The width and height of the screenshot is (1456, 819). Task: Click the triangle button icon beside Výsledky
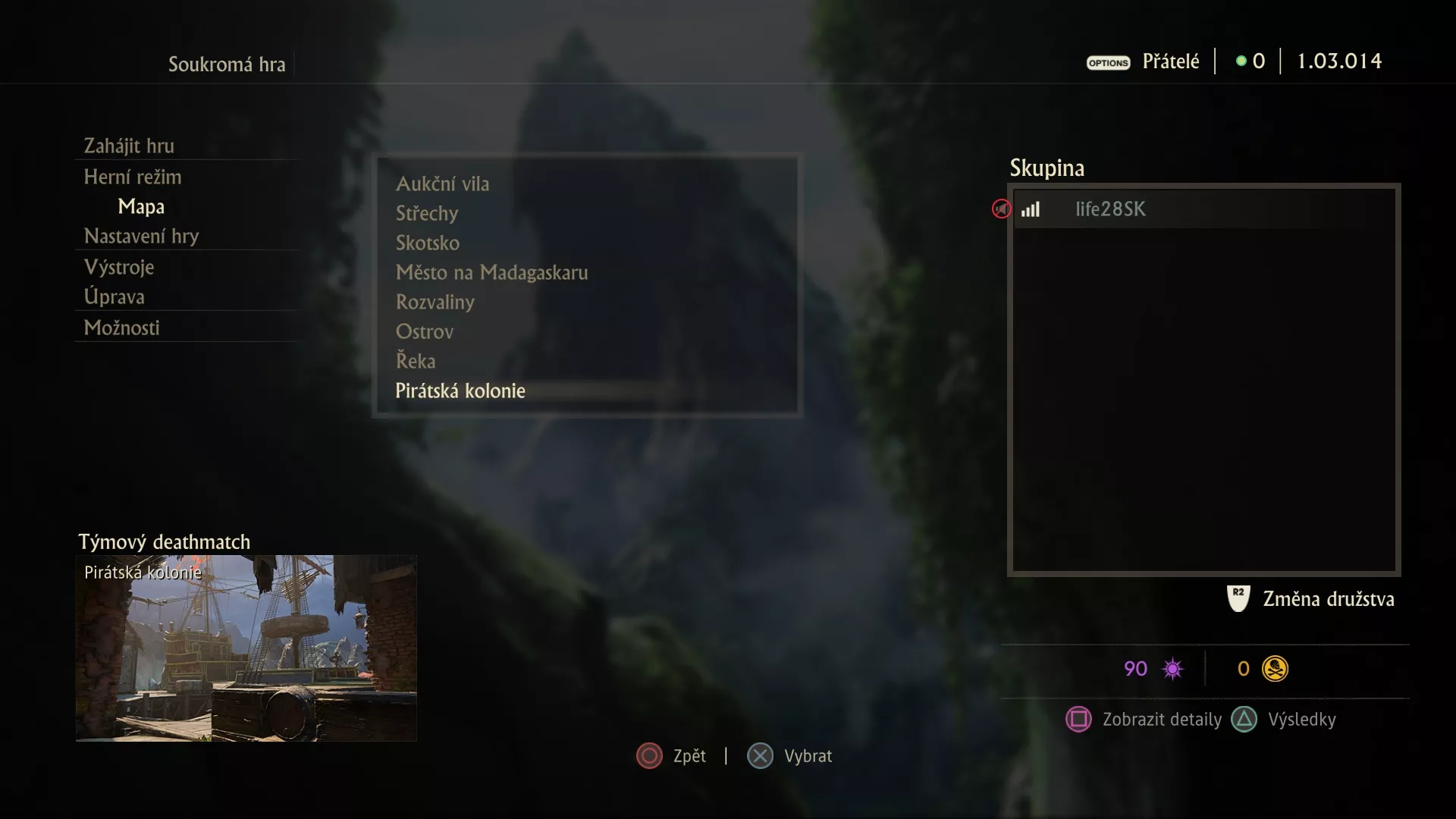[x=1244, y=720]
